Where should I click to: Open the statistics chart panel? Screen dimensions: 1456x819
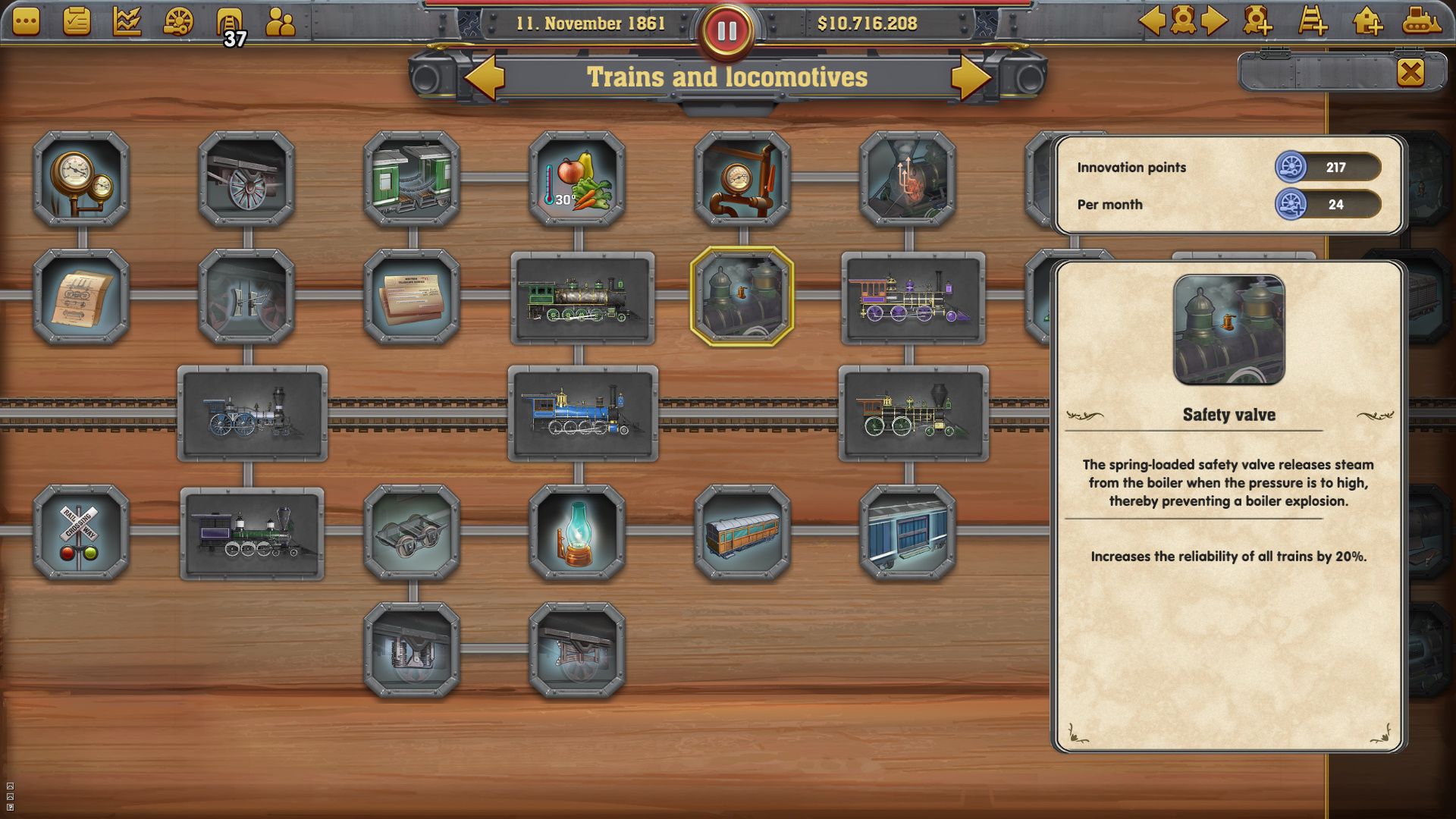(127, 21)
